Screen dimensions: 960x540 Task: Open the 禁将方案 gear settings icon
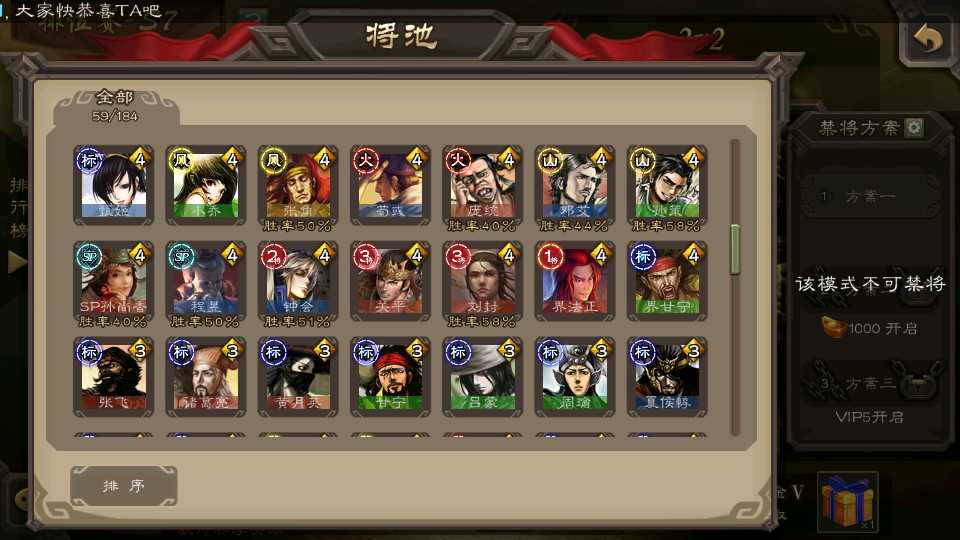click(913, 128)
